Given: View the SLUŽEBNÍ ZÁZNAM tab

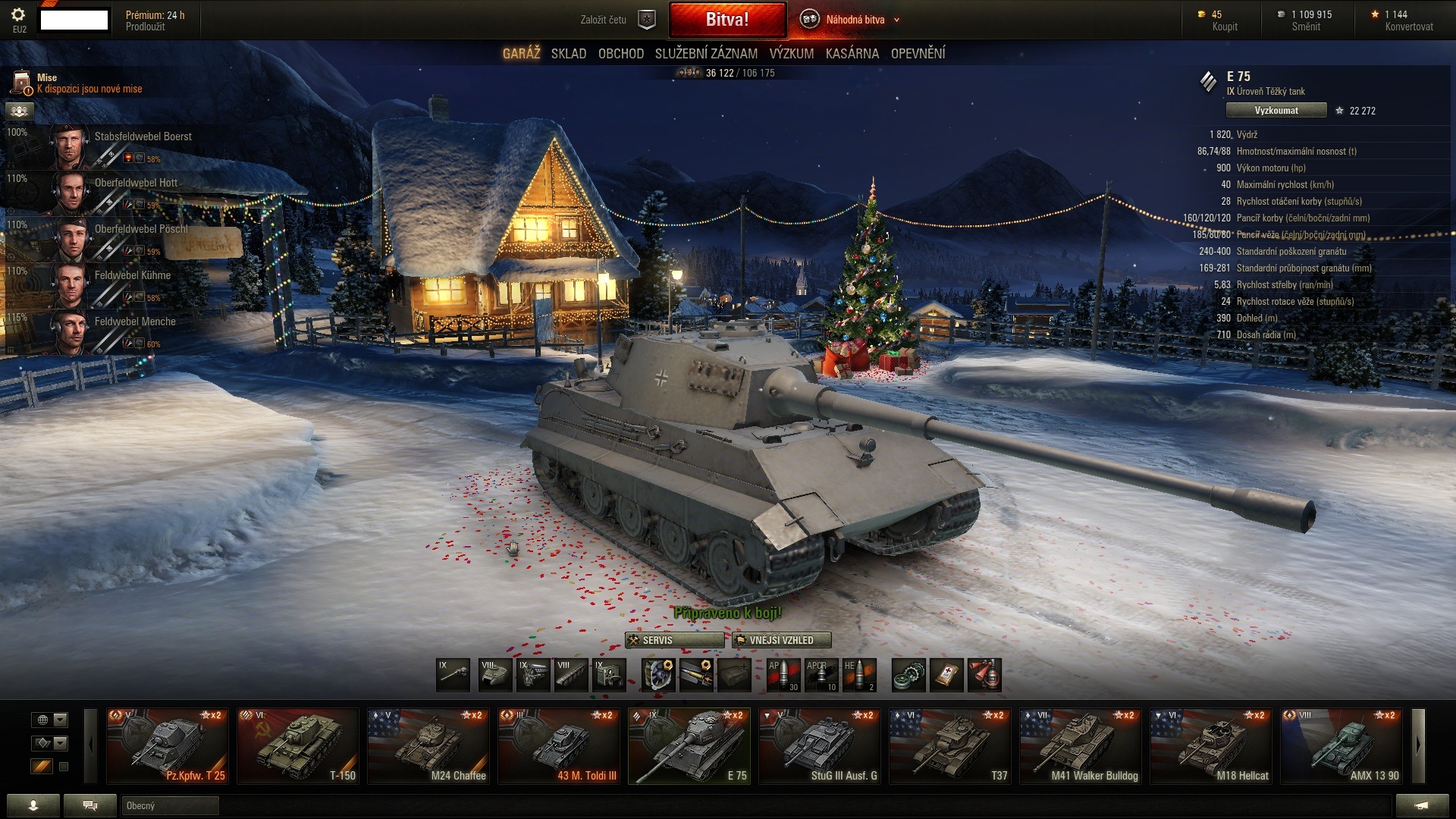Looking at the screenshot, I should click(x=706, y=54).
